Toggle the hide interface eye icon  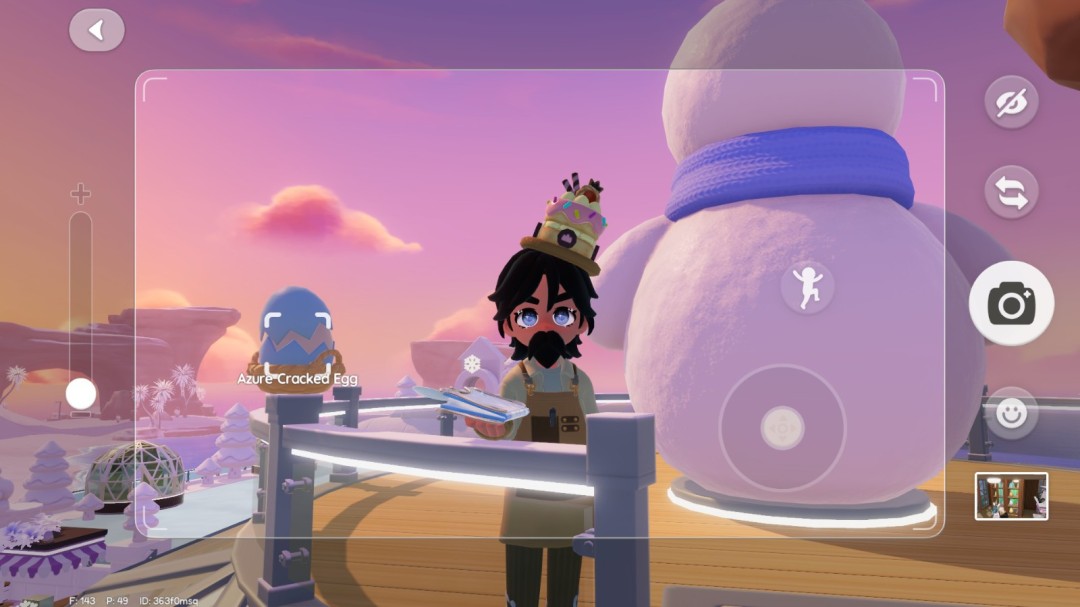1011,102
